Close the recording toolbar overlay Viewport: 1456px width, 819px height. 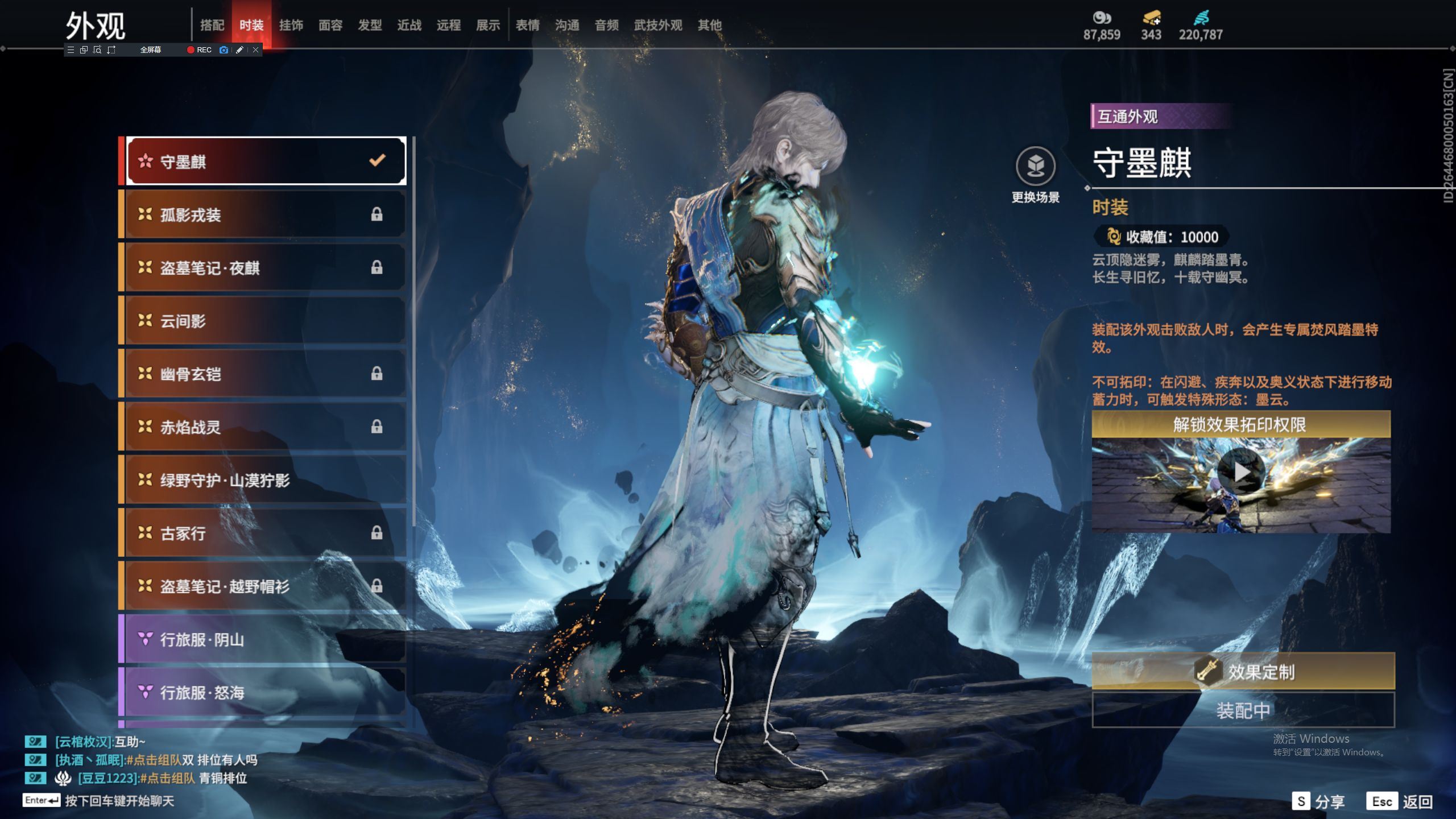click(x=256, y=50)
